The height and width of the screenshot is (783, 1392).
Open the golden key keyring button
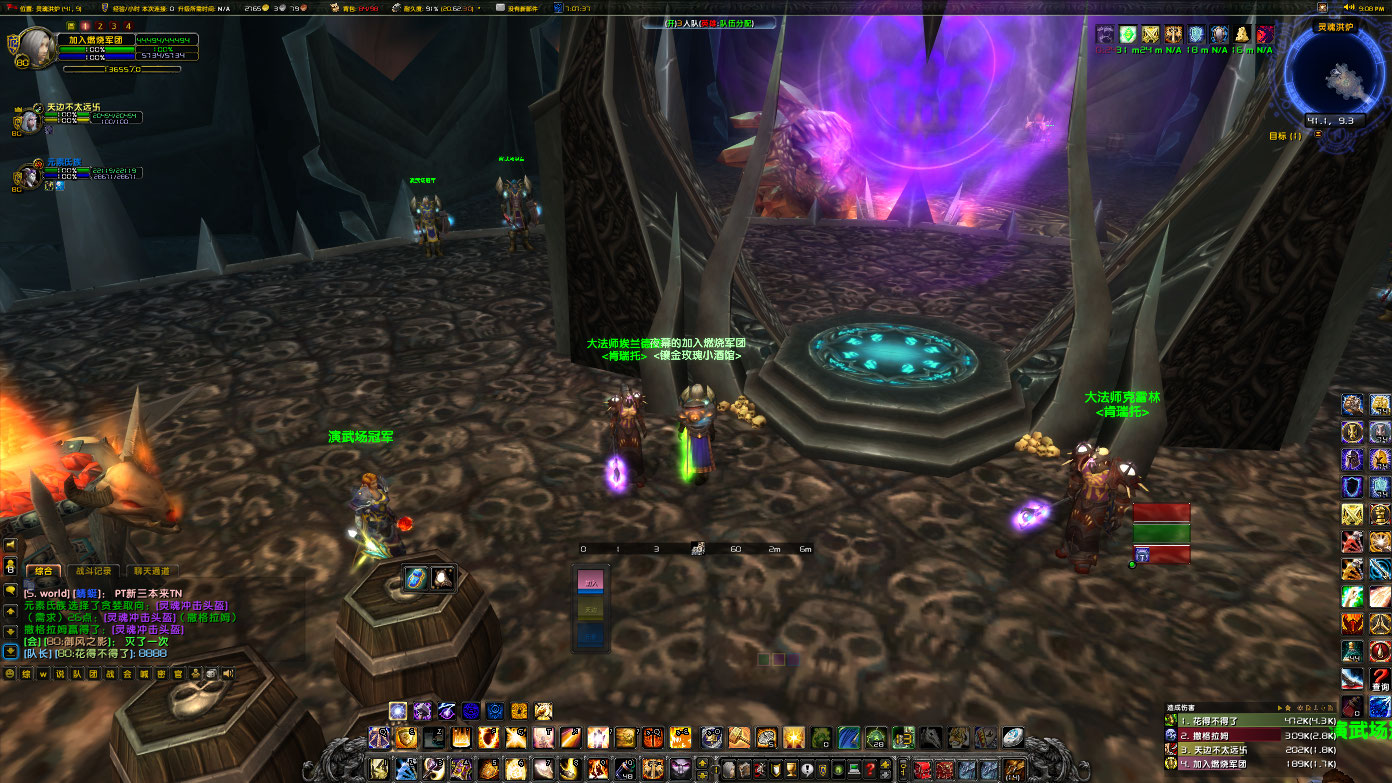pos(903,768)
